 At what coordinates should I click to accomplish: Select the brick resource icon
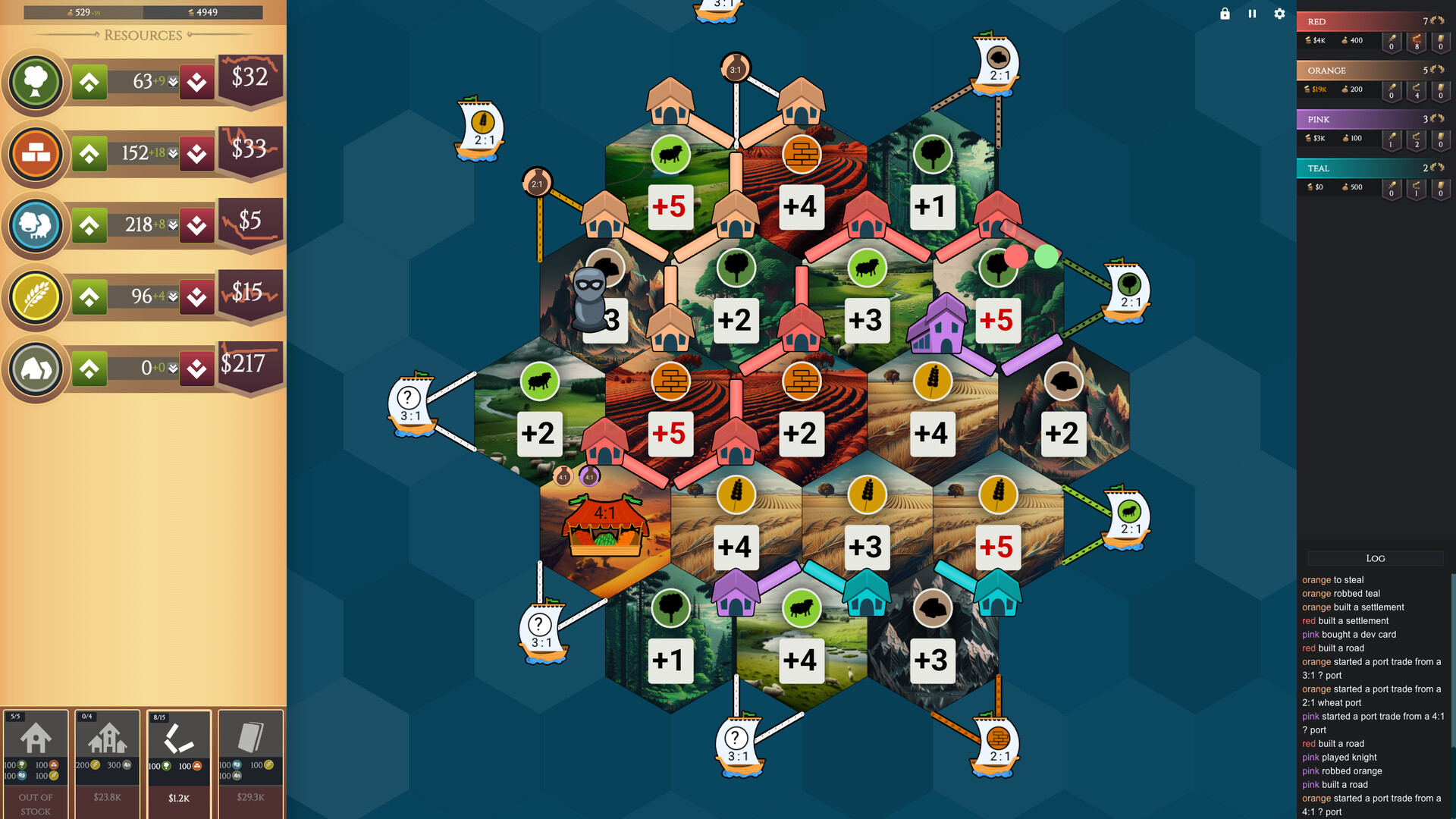point(35,154)
